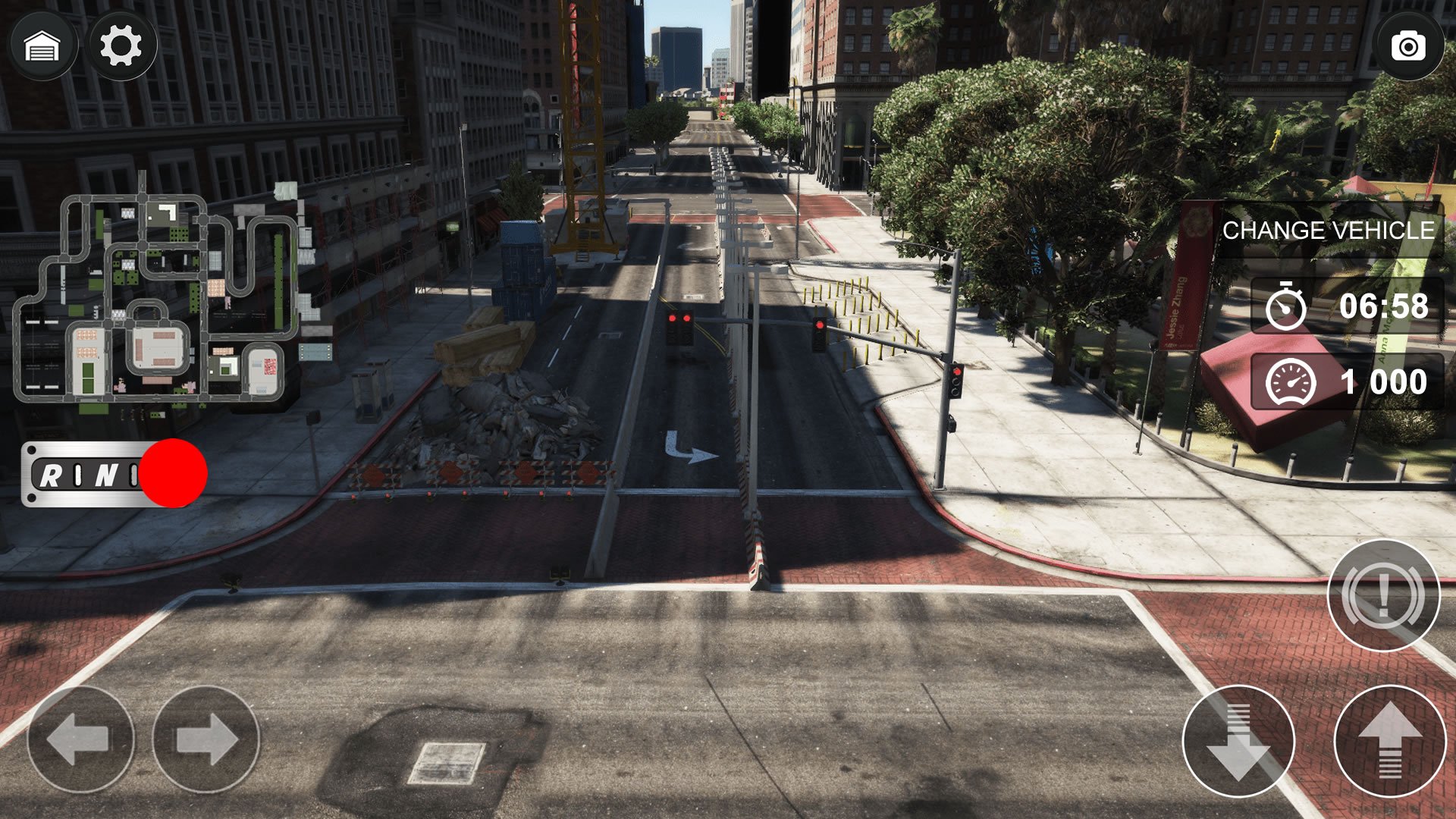Image resolution: width=1456 pixels, height=819 pixels.
Task: Tap the accelerator up-arrow pedal
Action: 1389,741
